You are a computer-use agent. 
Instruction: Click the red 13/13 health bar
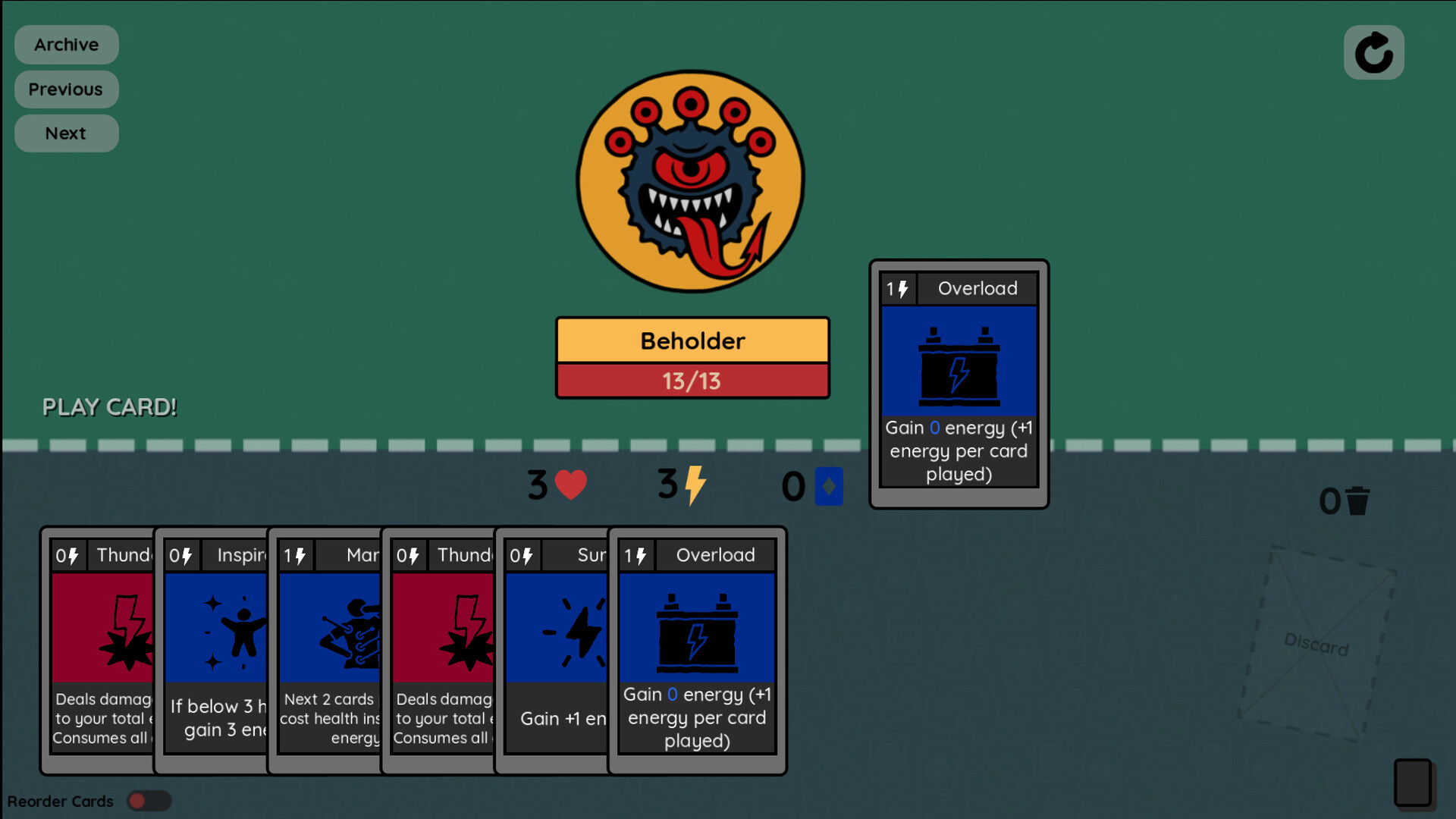click(x=692, y=381)
